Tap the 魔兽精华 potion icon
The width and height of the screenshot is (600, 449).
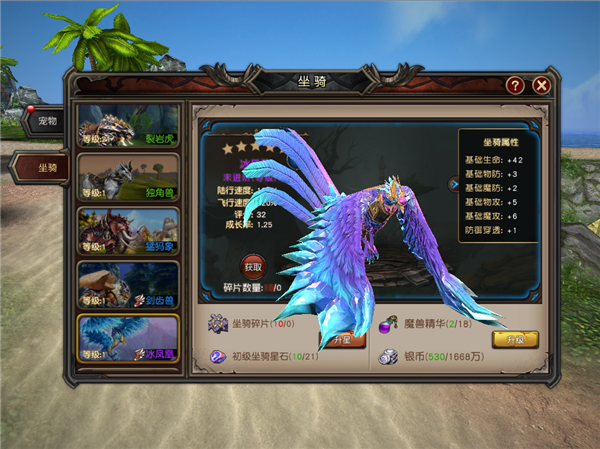[386, 324]
